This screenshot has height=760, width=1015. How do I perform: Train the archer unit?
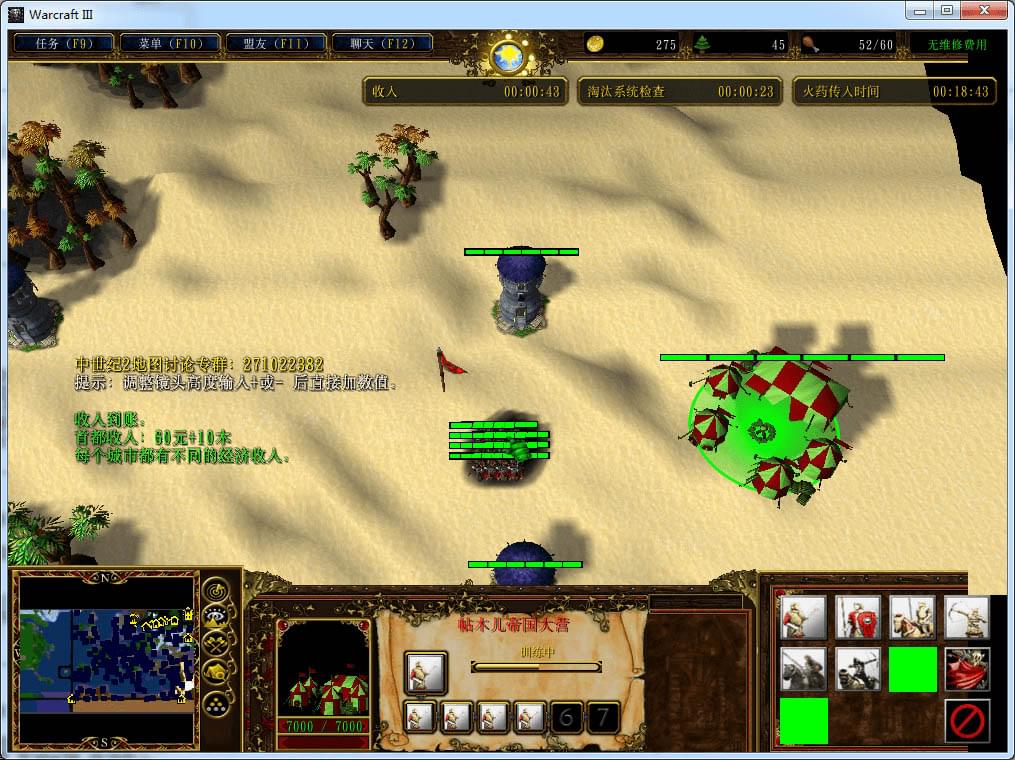coord(967,618)
